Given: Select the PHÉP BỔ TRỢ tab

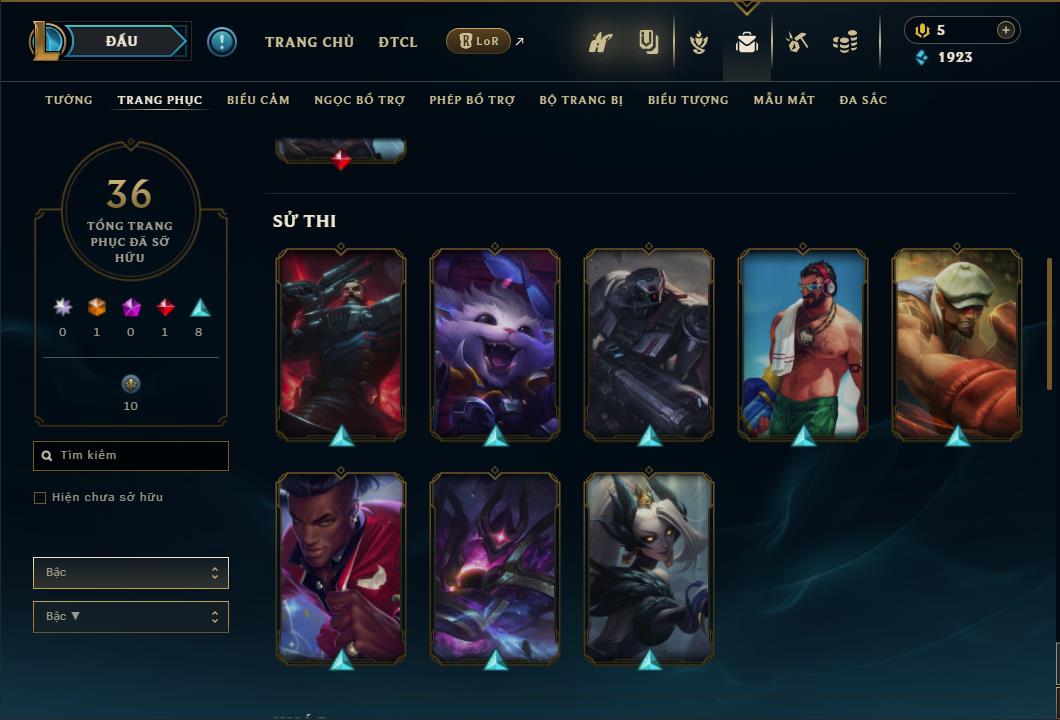Looking at the screenshot, I should click(x=472, y=100).
